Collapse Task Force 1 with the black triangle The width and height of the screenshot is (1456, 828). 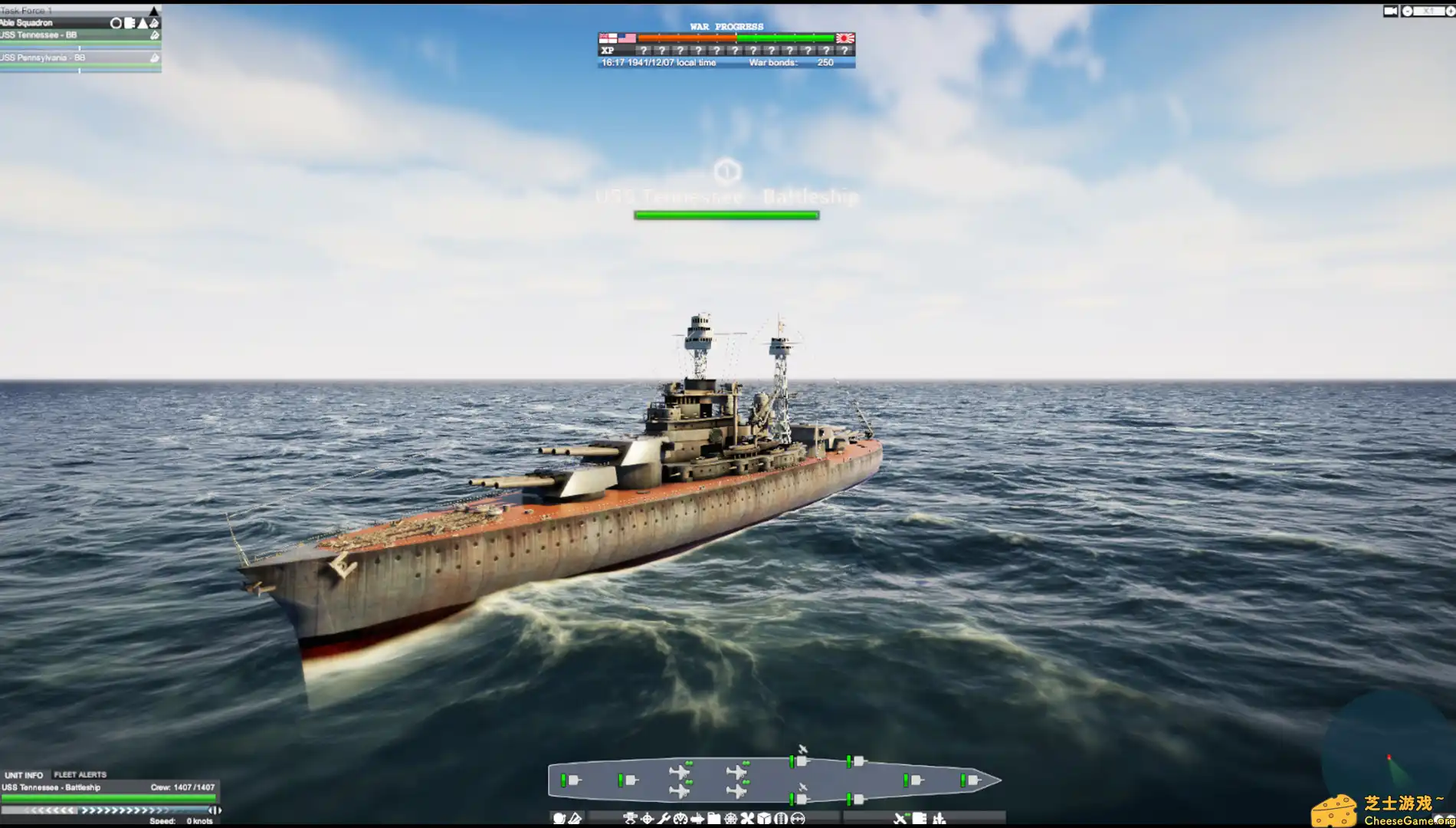pyautogui.click(x=152, y=11)
